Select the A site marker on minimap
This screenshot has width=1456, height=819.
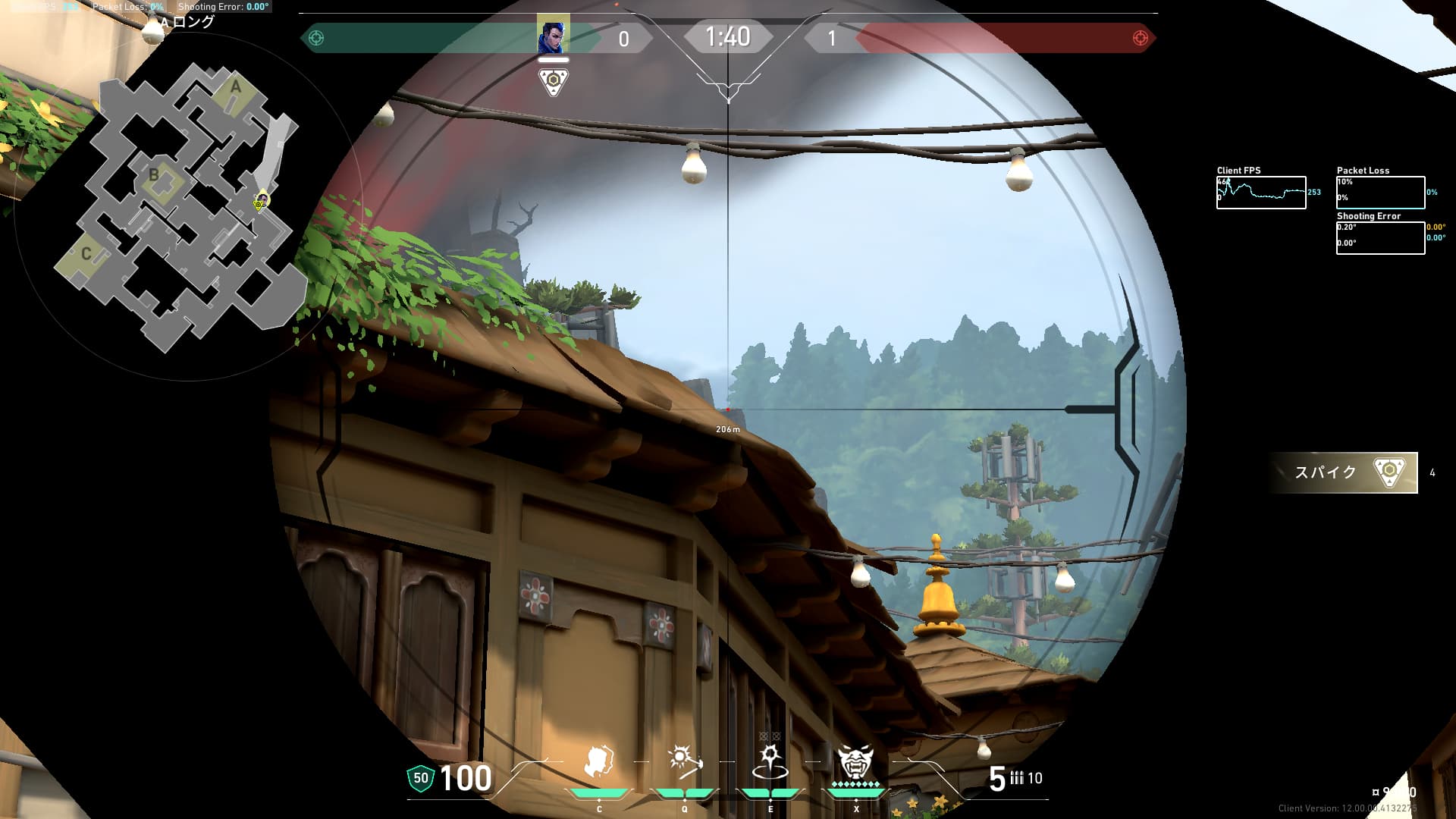pyautogui.click(x=236, y=88)
